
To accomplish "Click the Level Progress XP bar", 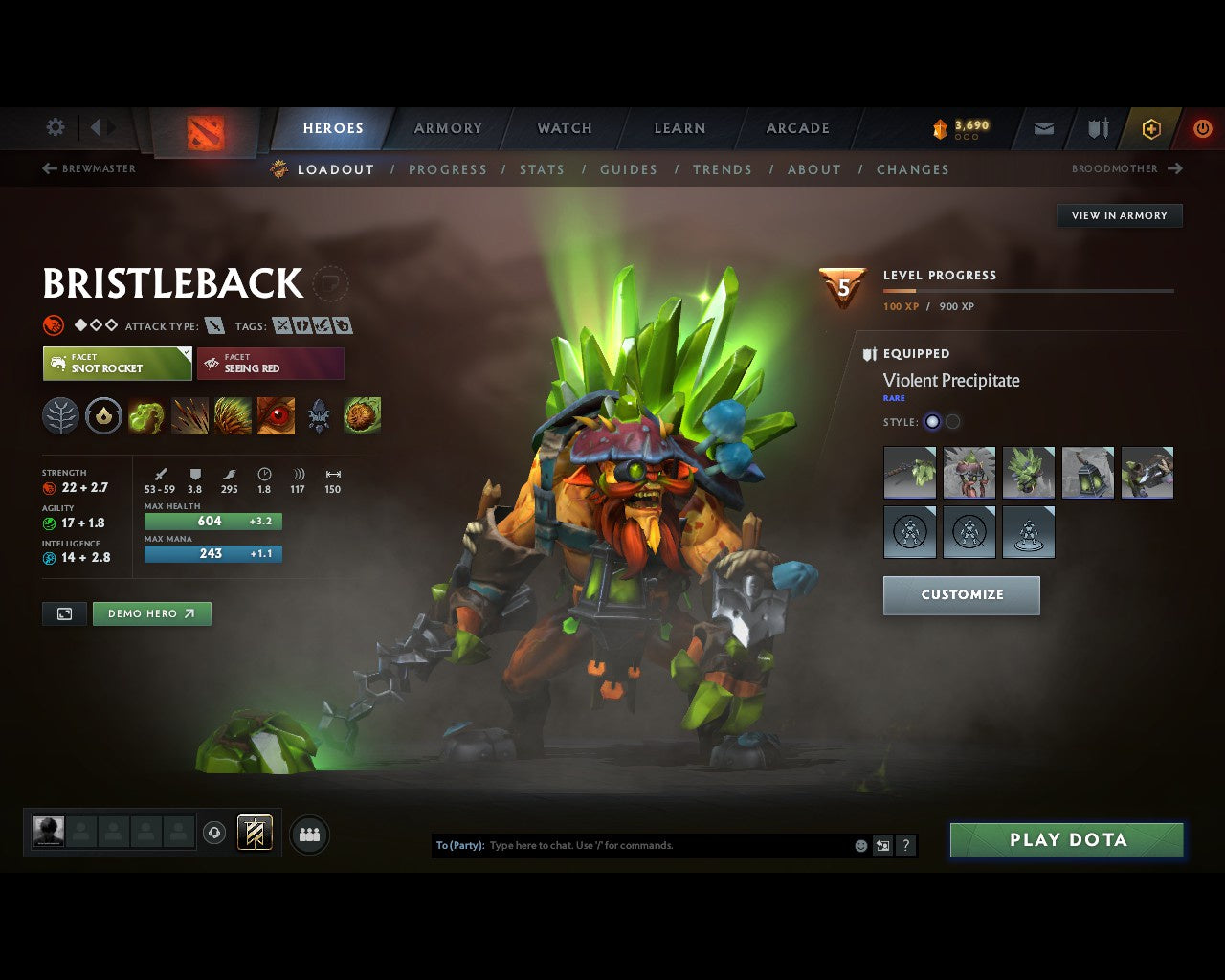I will click(x=1029, y=290).
